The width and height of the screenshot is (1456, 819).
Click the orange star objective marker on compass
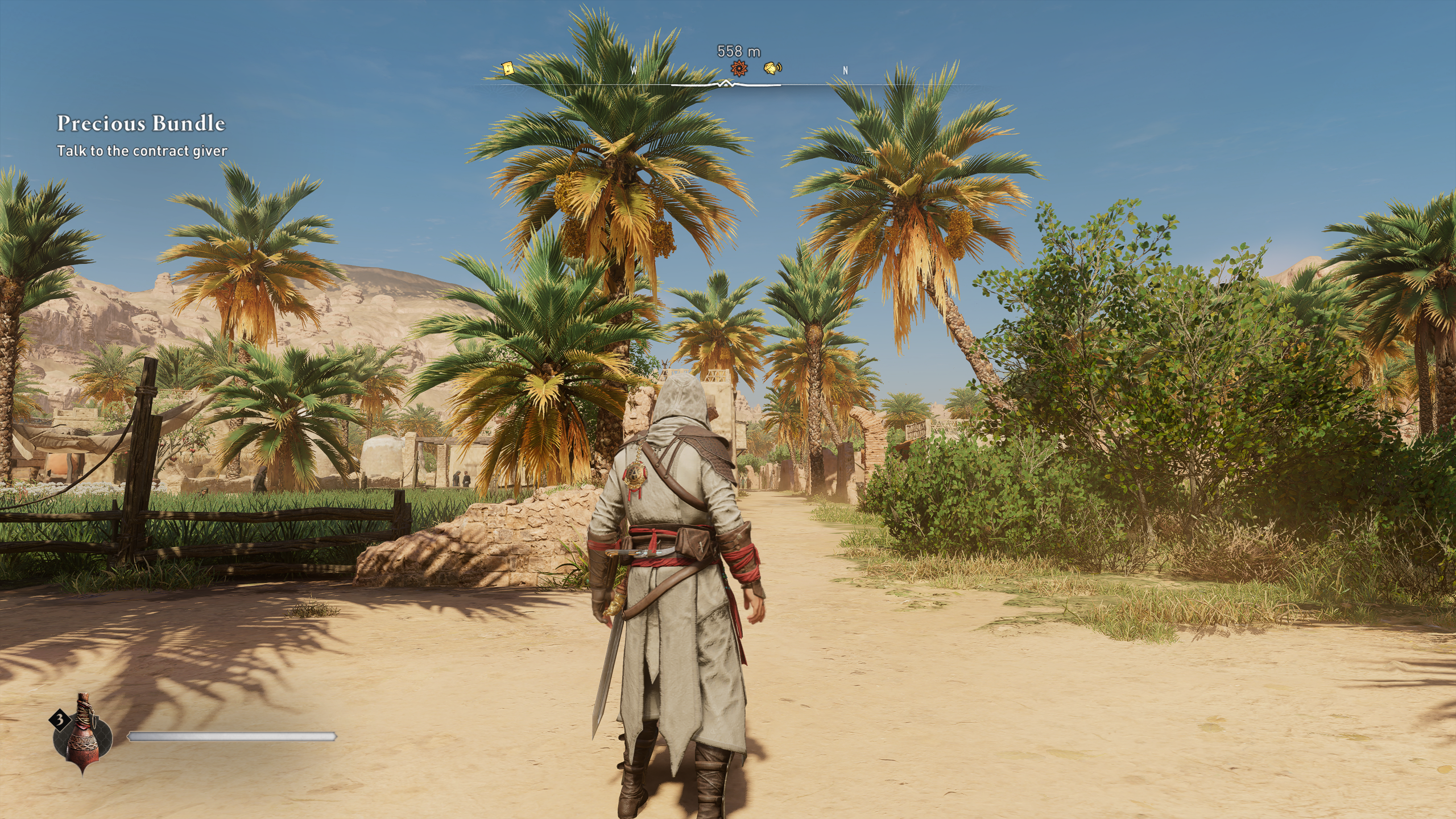(x=738, y=69)
